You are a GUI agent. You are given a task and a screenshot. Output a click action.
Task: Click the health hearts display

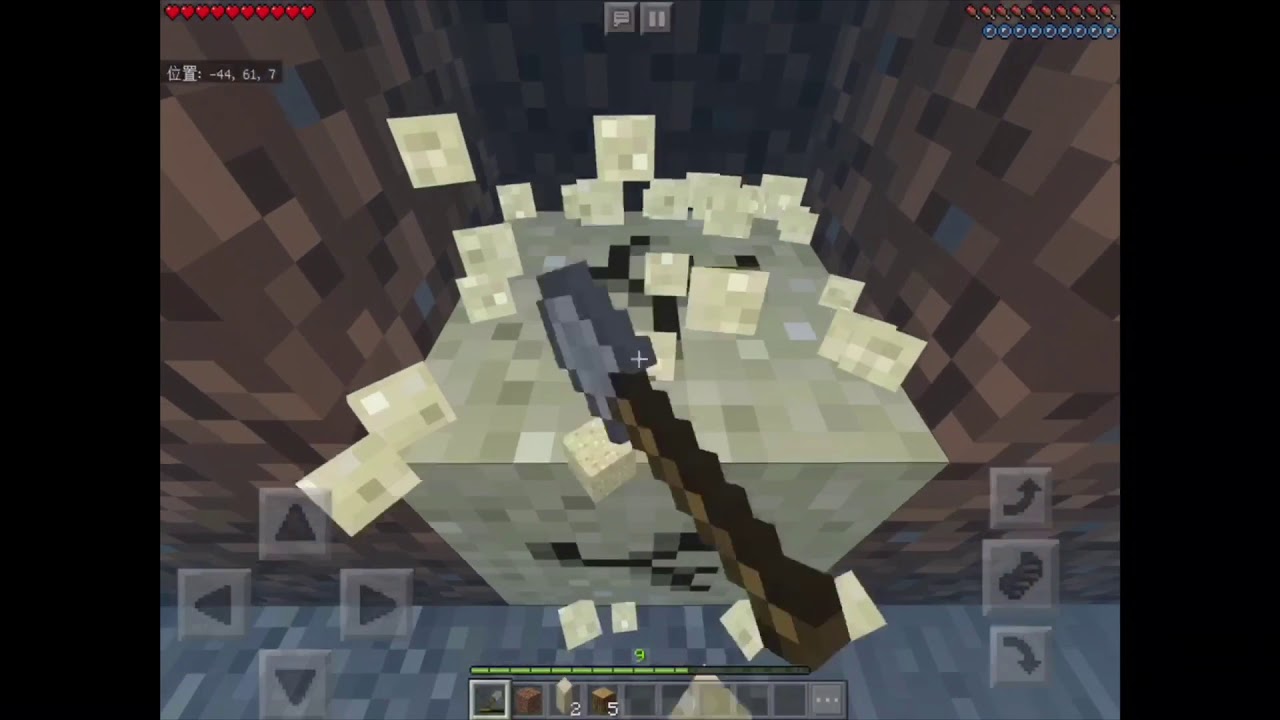[240, 12]
